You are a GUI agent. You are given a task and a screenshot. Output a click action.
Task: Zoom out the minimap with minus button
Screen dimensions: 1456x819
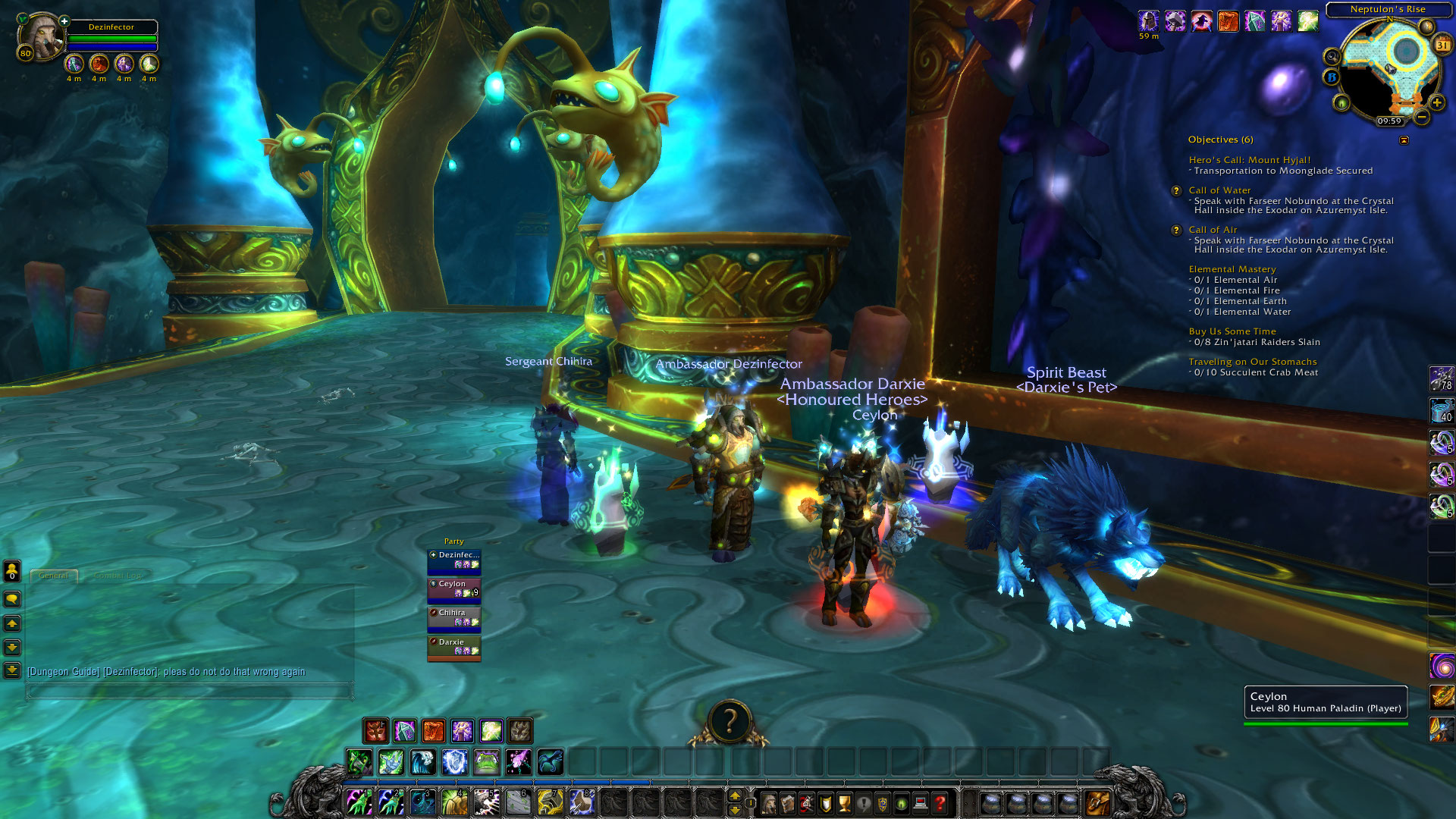[x=1422, y=117]
